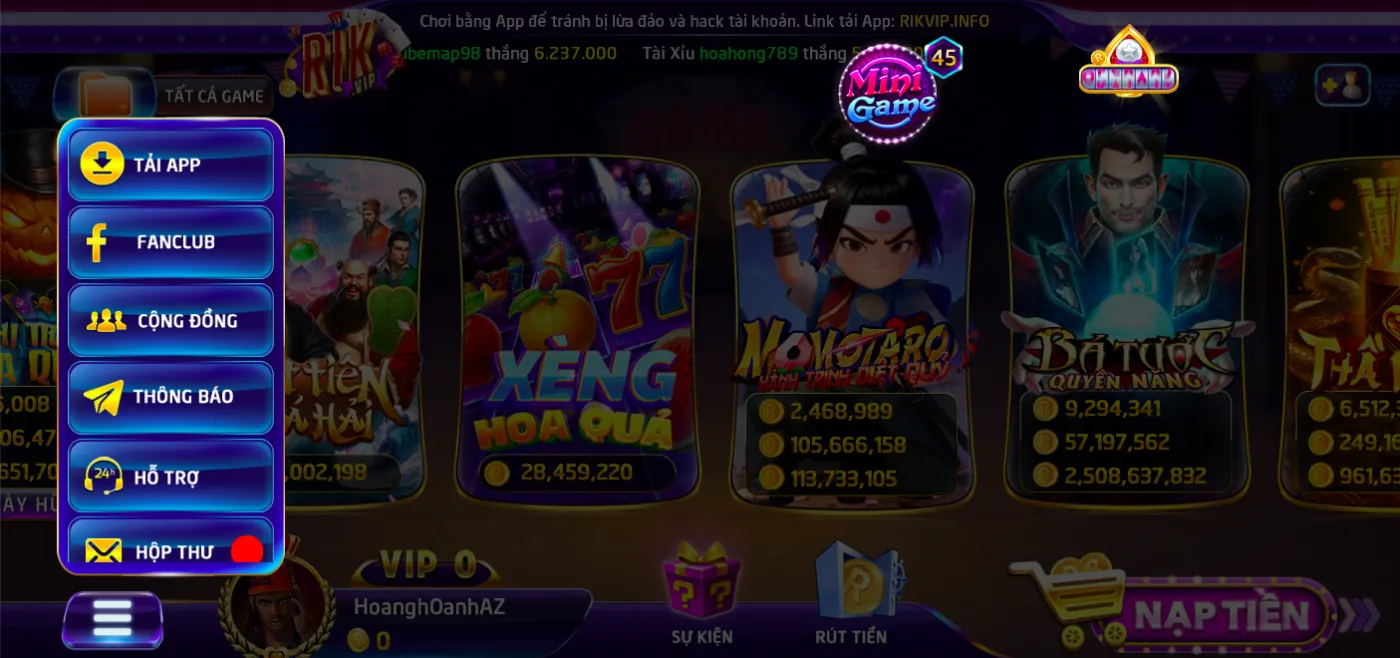Click the add friend icon
The image size is (1400, 658).
pos(1341,86)
